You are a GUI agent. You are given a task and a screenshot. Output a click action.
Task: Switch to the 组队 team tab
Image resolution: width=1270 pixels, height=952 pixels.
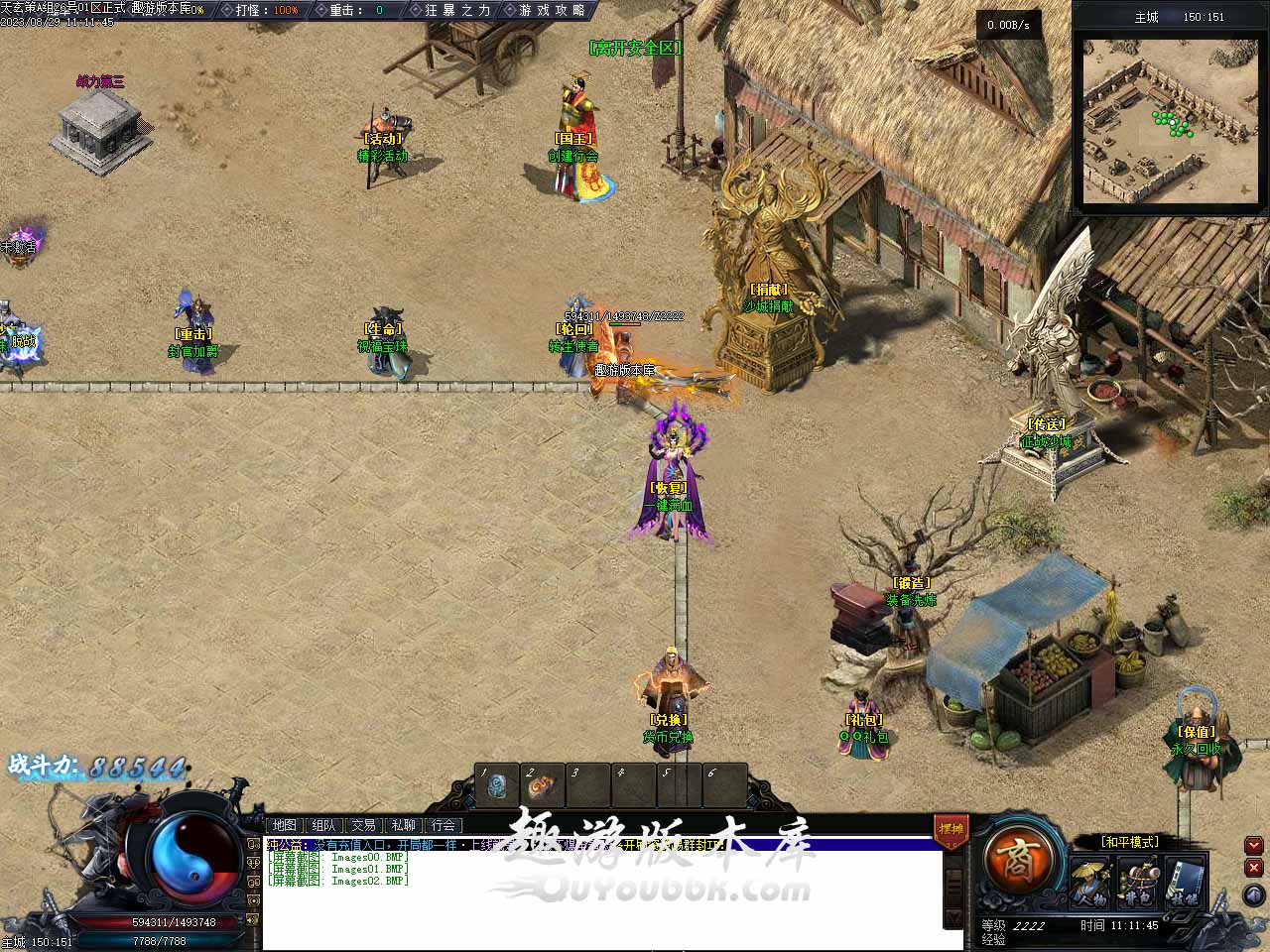pyautogui.click(x=323, y=825)
